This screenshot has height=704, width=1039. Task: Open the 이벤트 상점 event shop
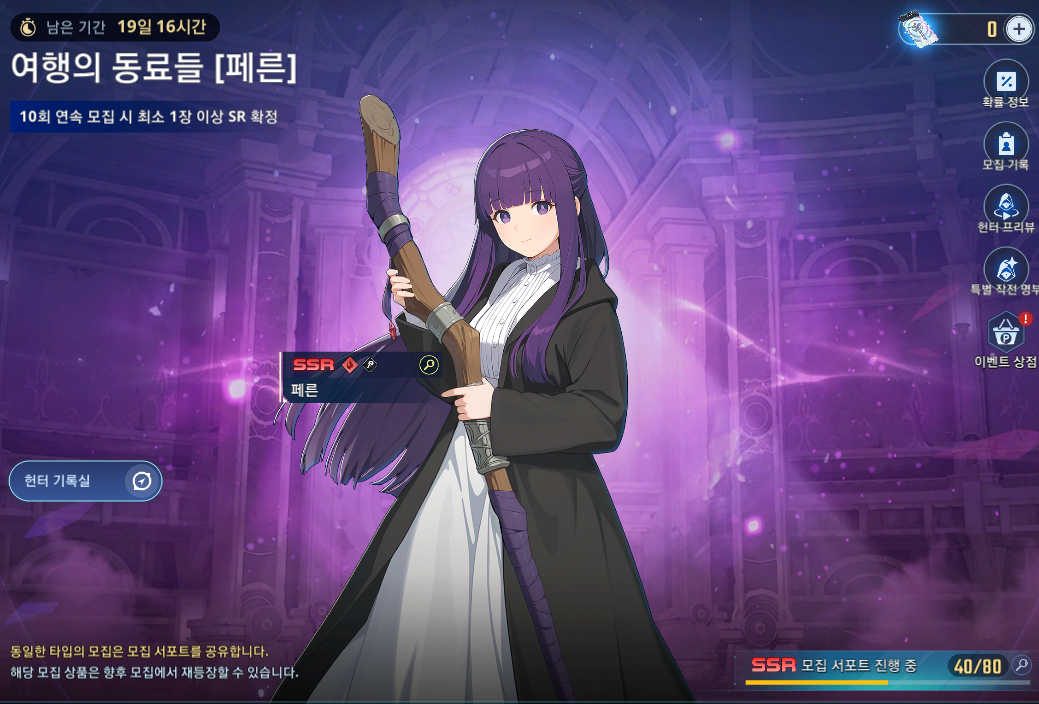(x=1006, y=333)
